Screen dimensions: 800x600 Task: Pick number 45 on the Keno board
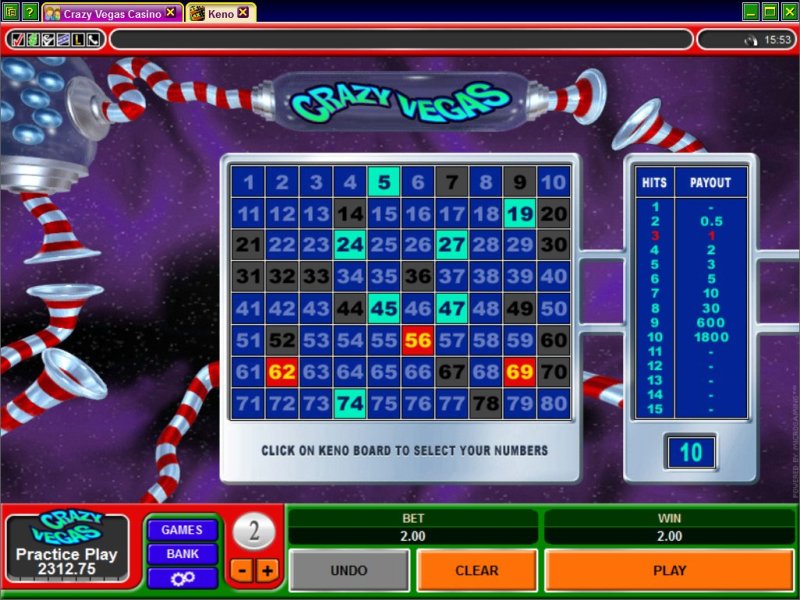tap(384, 308)
